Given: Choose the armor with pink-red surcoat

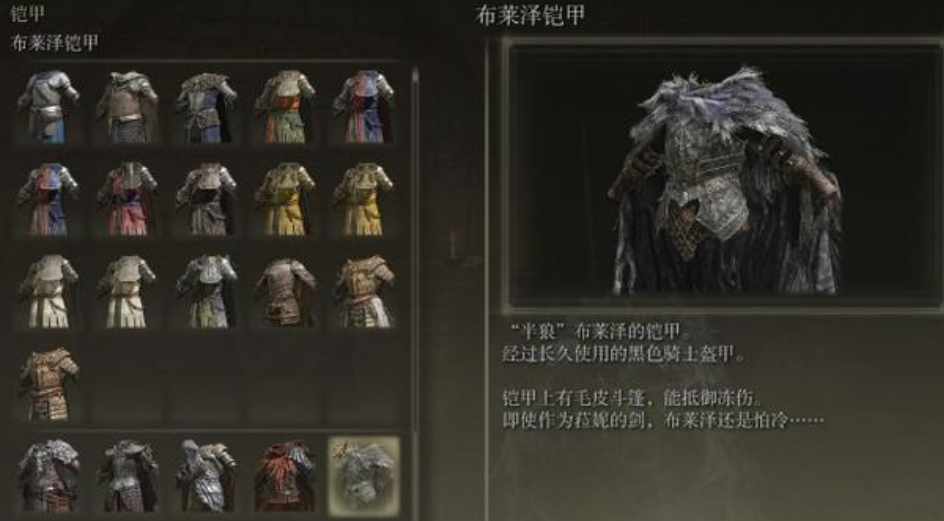Looking at the screenshot, I should 127,197.
